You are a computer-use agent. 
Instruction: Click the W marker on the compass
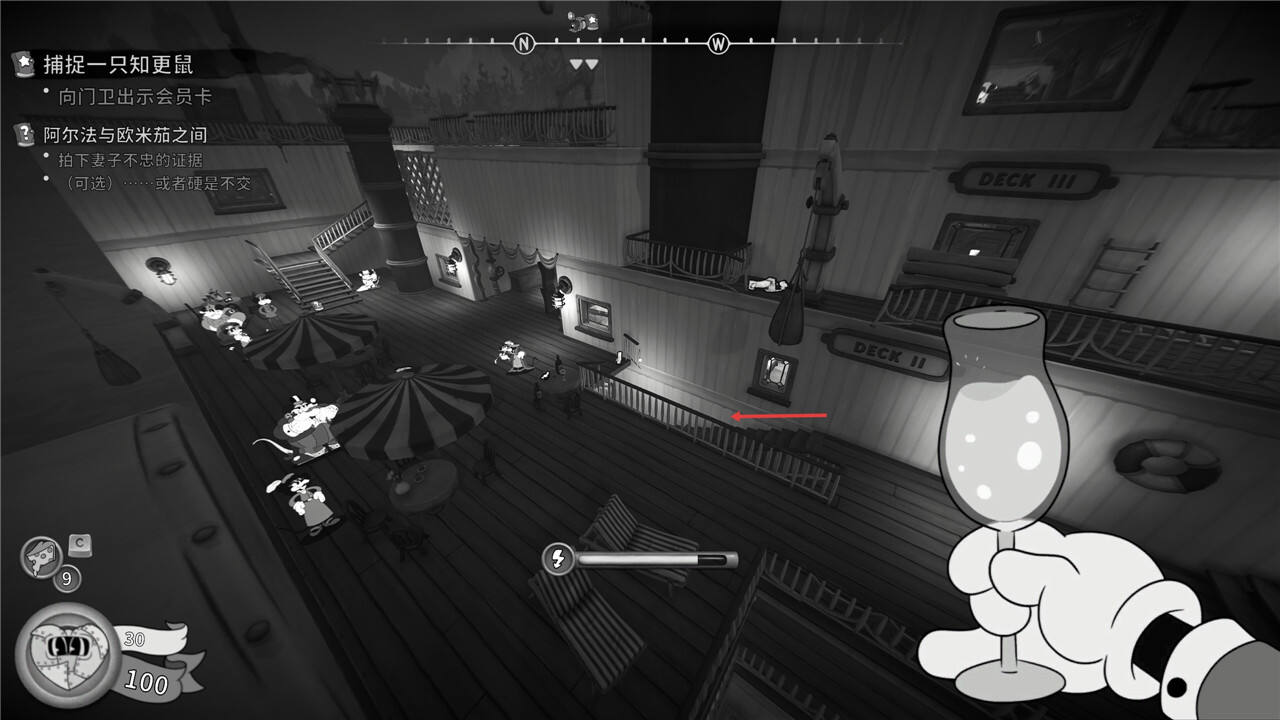(x=718, y=43)
